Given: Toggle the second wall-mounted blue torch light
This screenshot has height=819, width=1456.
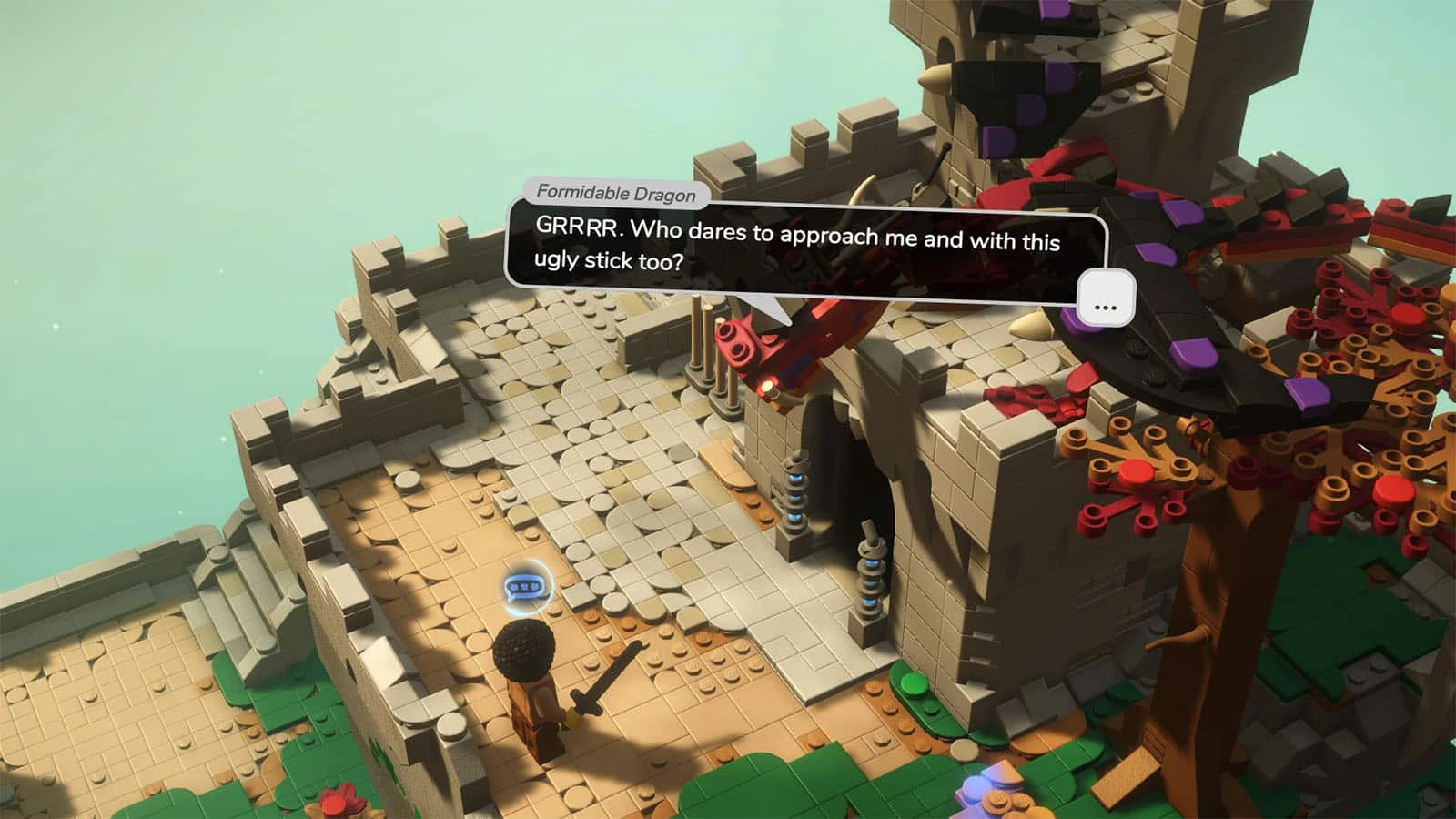Looking at the screenshot, I should pos(872,582).
